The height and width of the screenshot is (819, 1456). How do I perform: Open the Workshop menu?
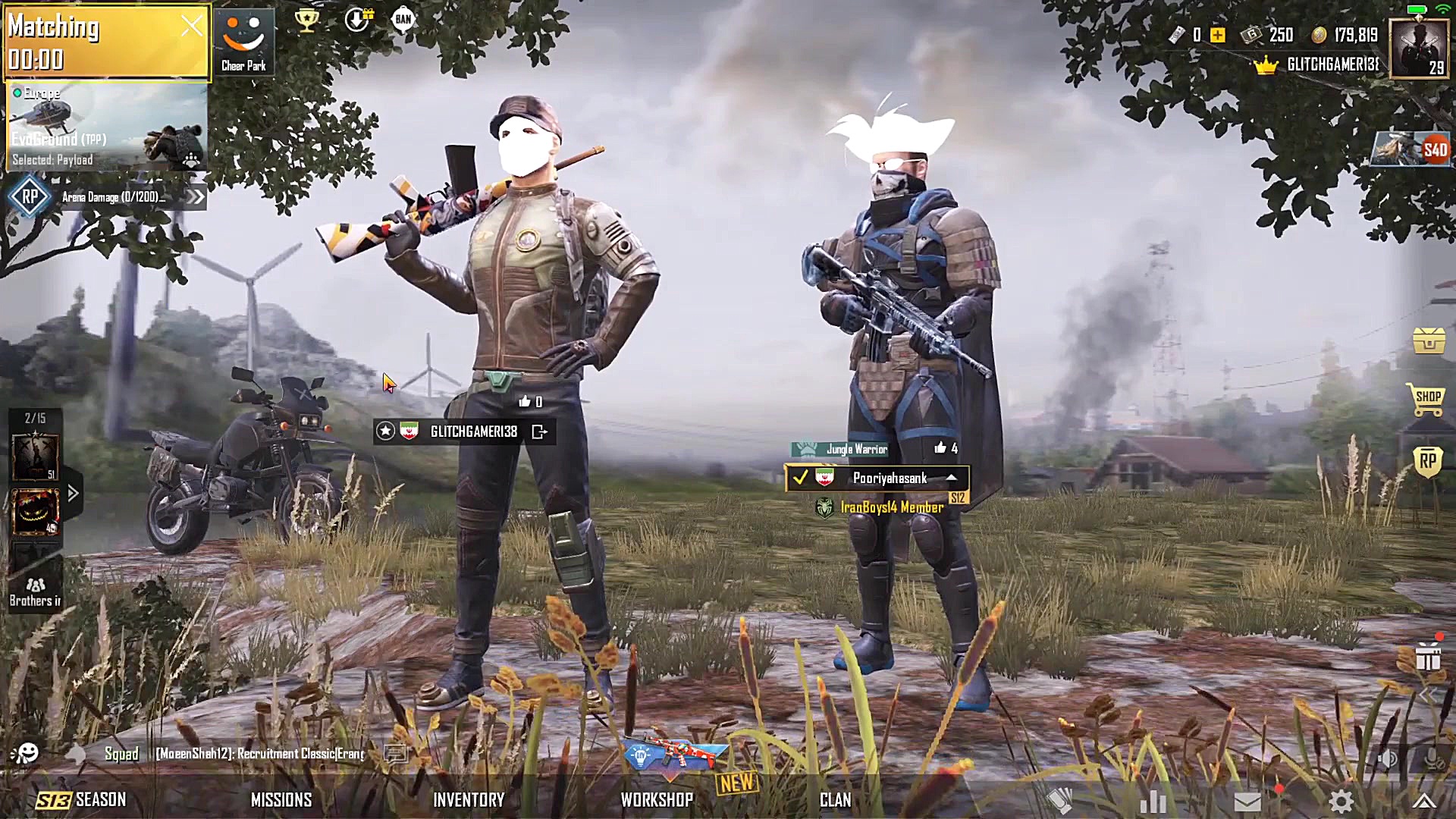coord(657,800)
